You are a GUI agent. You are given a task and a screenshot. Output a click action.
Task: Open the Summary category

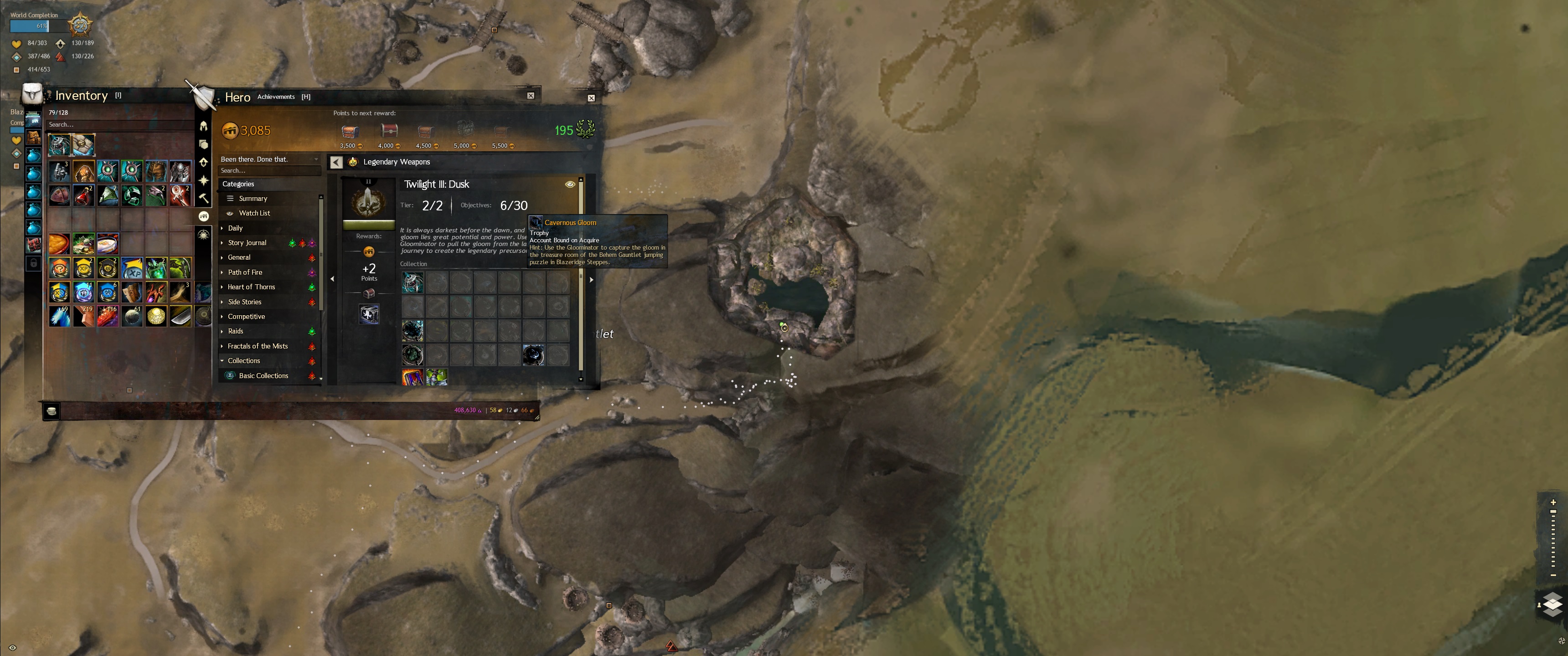click(x=253, y=198)
